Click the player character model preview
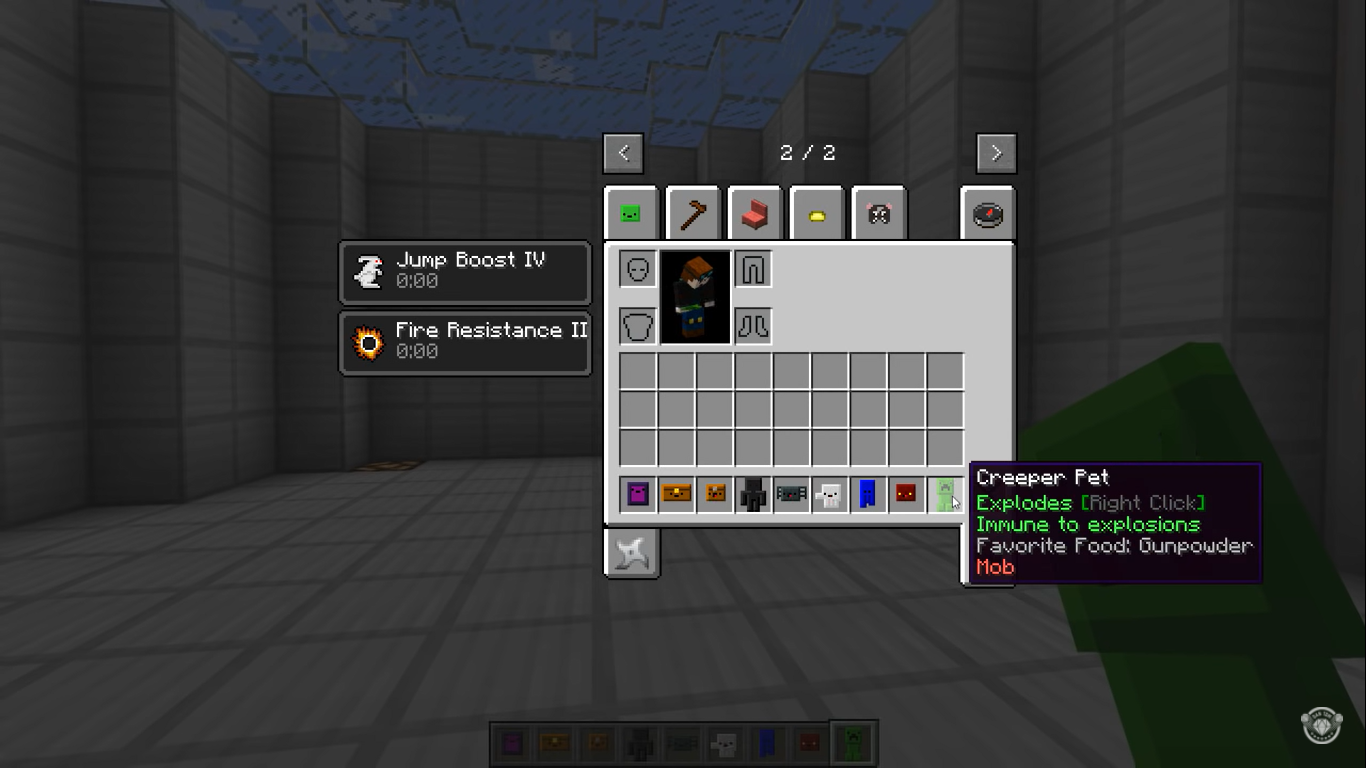1366x768 pixels. [696, 296]
